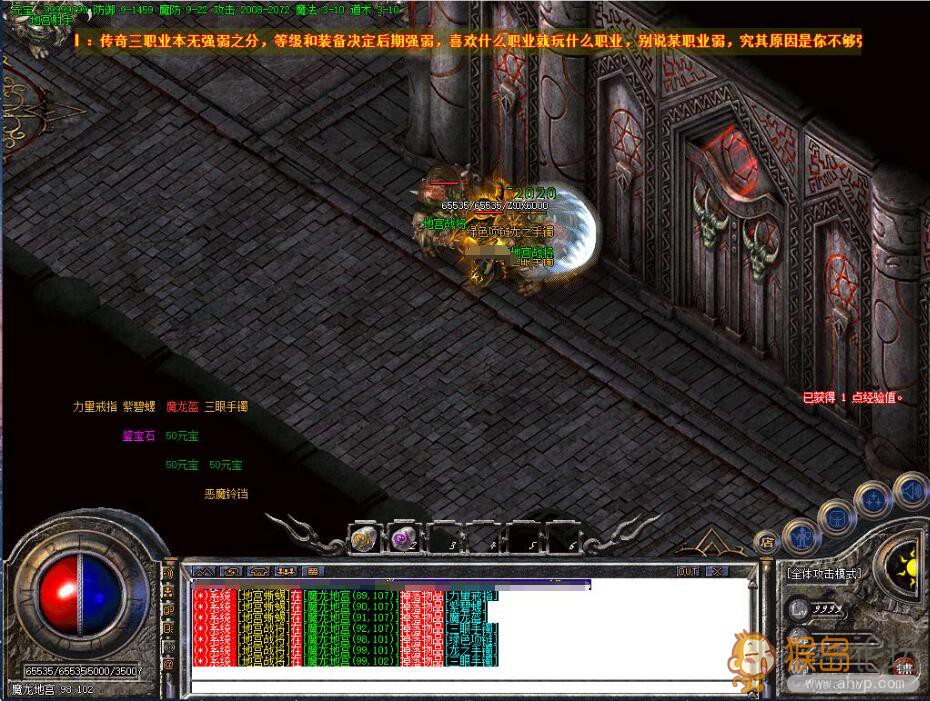Close the chat panel with X button
The width and height of the screenshot is (930, 701).
tap(716, 571)
